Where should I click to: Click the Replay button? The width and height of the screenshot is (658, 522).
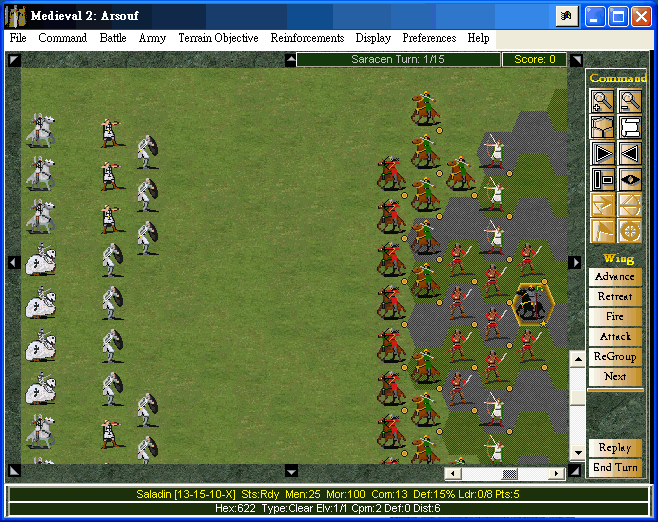coord(615,448)
